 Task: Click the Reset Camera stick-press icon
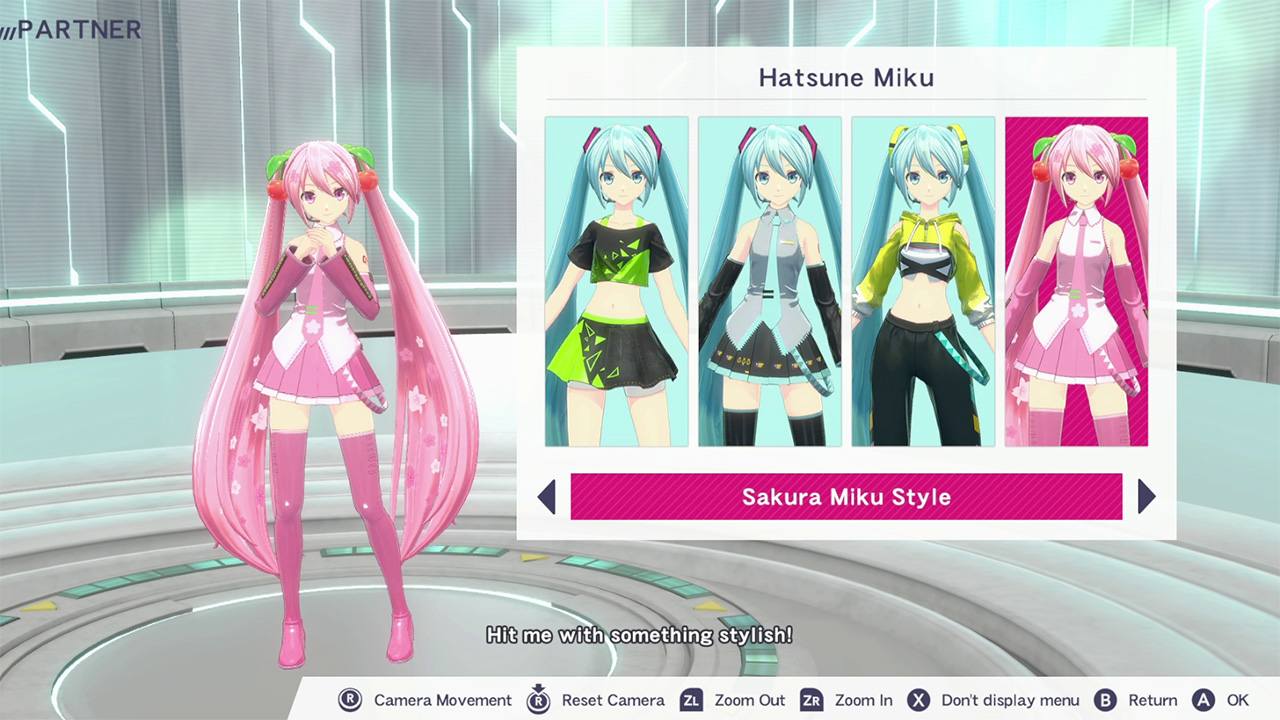point(537,700)
